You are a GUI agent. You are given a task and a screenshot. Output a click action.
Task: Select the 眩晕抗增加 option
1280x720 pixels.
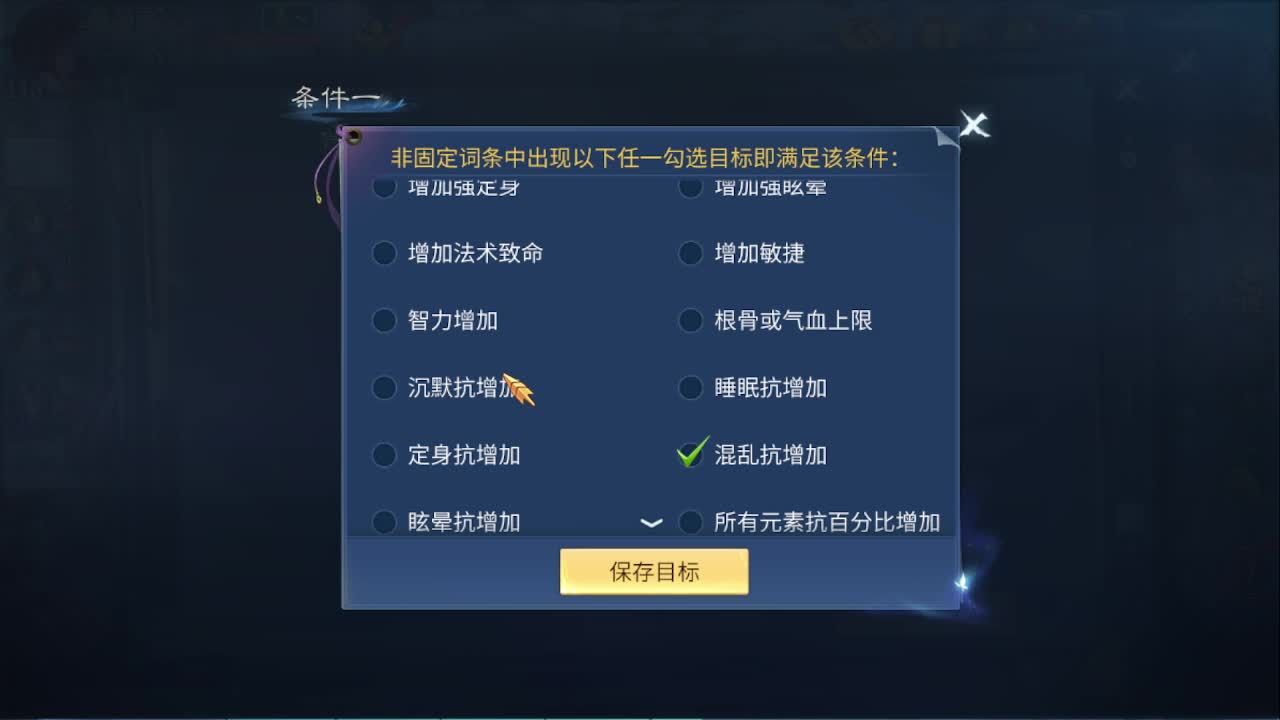[385, 521]
